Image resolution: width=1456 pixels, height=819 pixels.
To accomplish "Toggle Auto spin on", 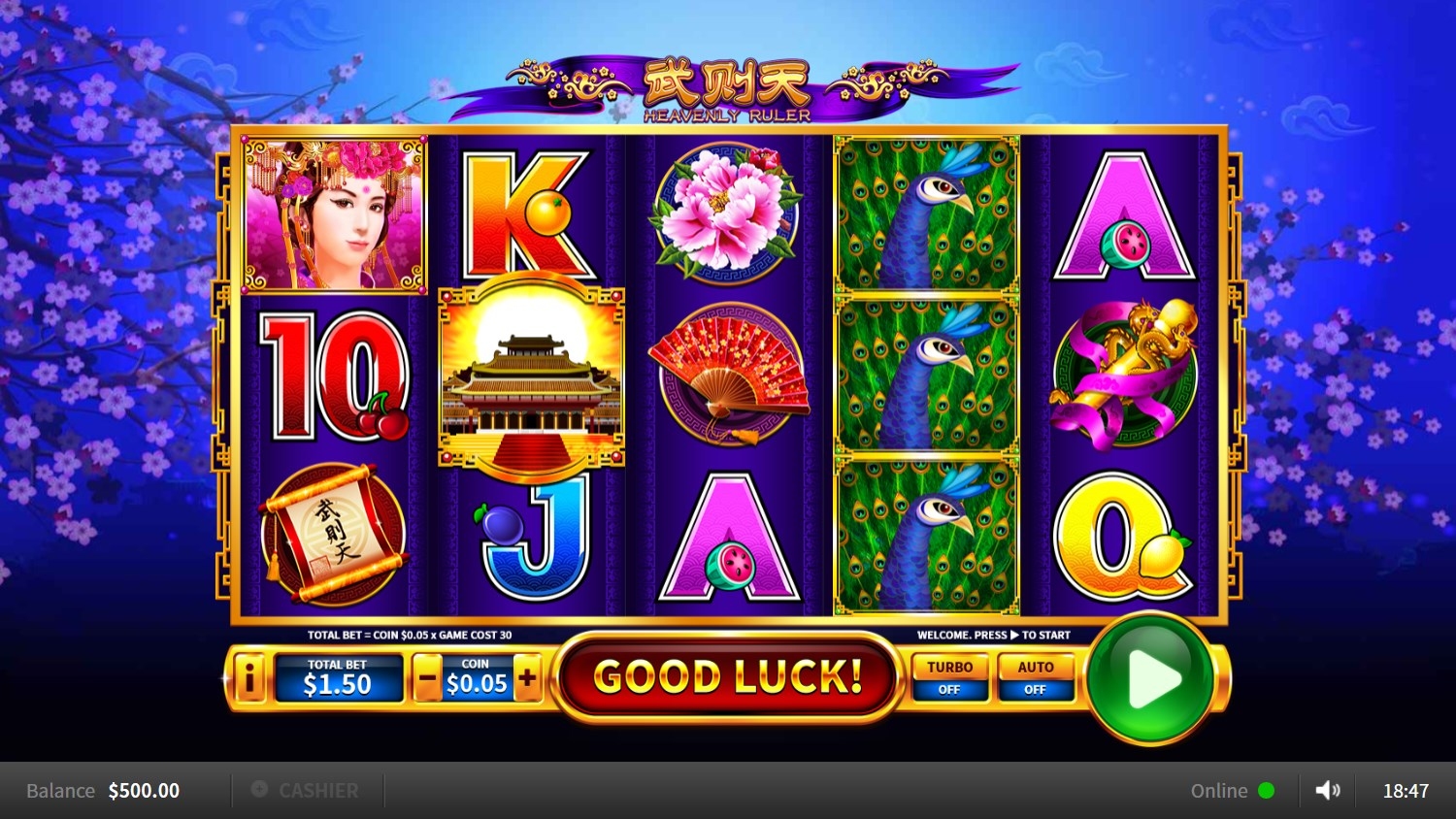I will coord(1035,677).
